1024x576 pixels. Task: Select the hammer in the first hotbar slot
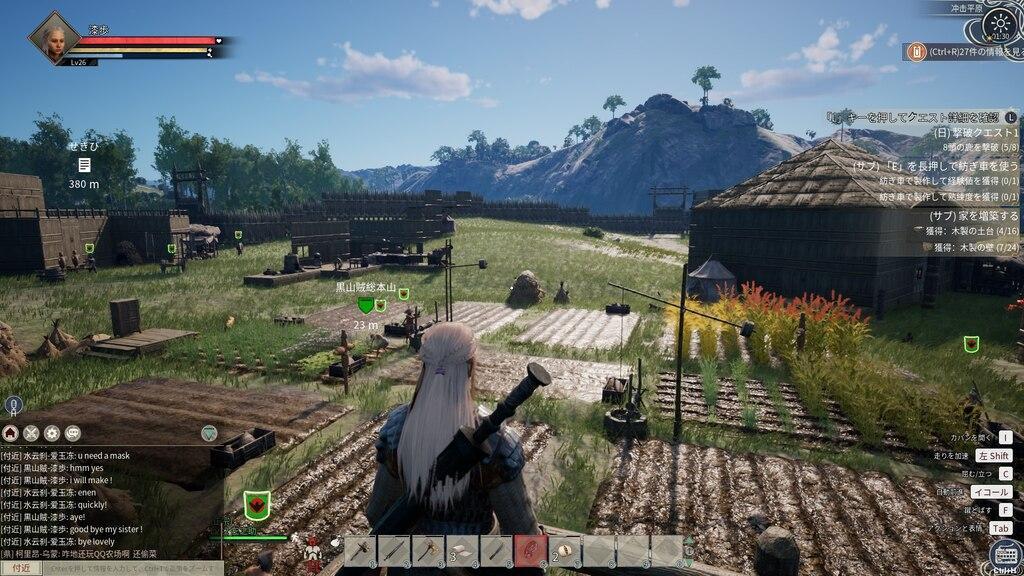[x=362, y=551]
